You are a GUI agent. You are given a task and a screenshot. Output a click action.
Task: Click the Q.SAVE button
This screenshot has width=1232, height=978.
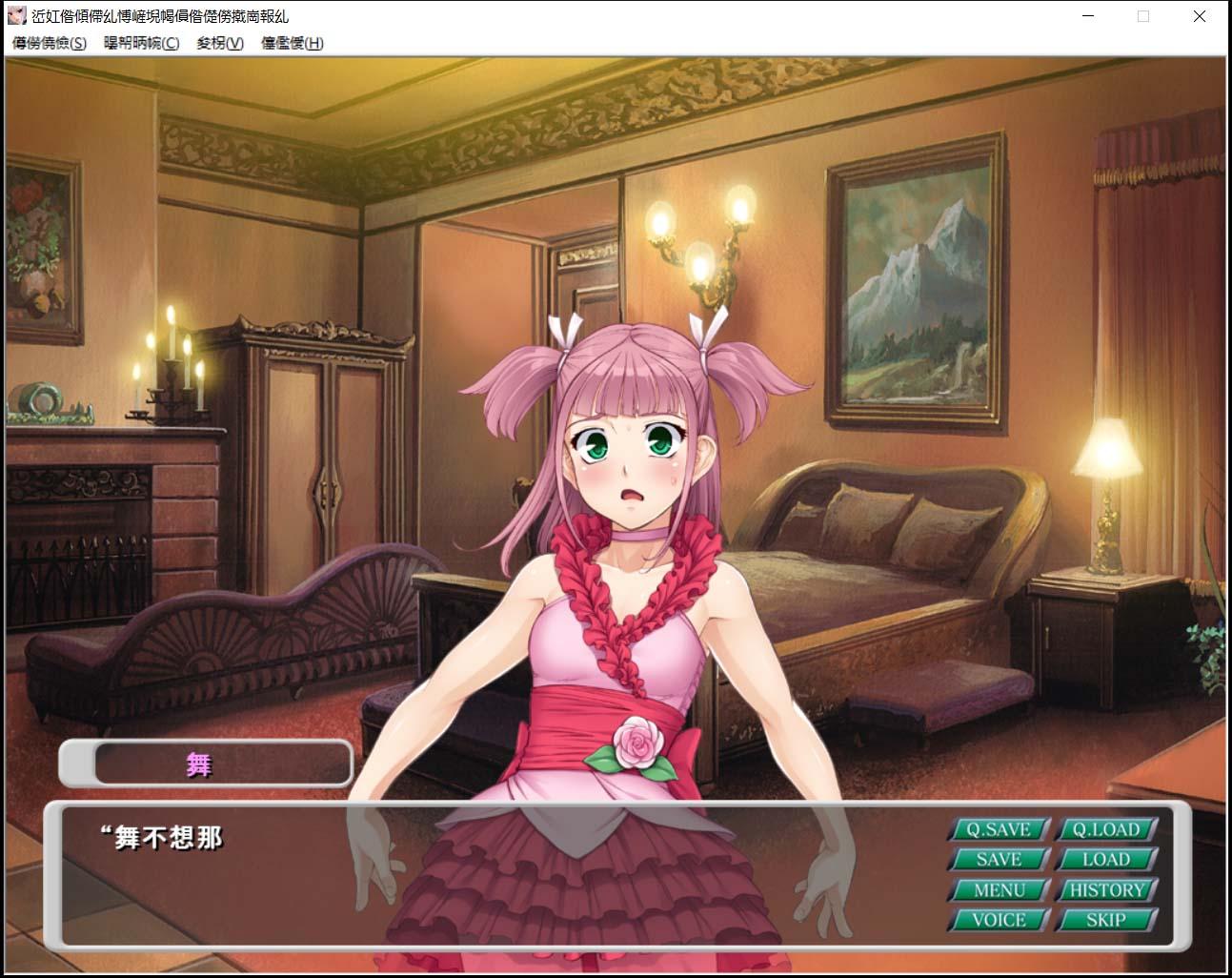(999, 829)
